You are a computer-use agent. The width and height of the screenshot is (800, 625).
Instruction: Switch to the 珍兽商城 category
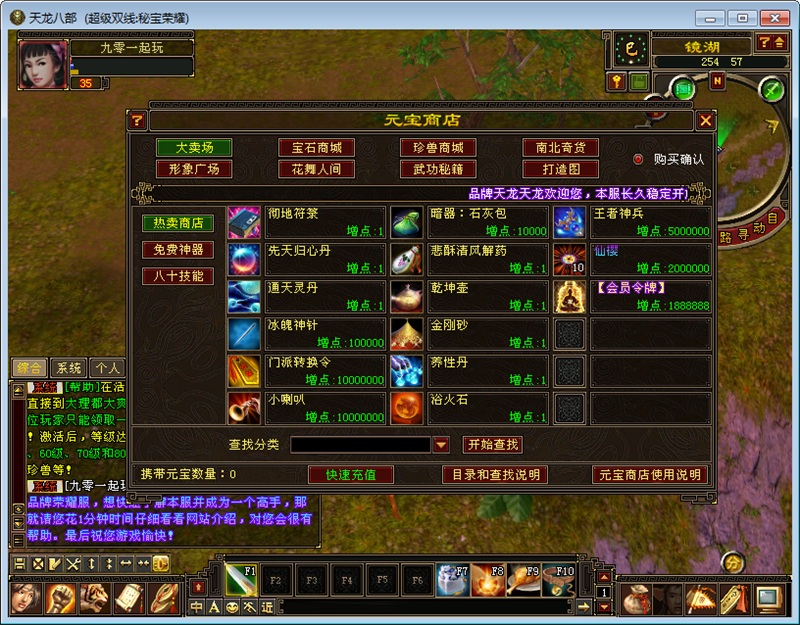click(x=438, y=148)
